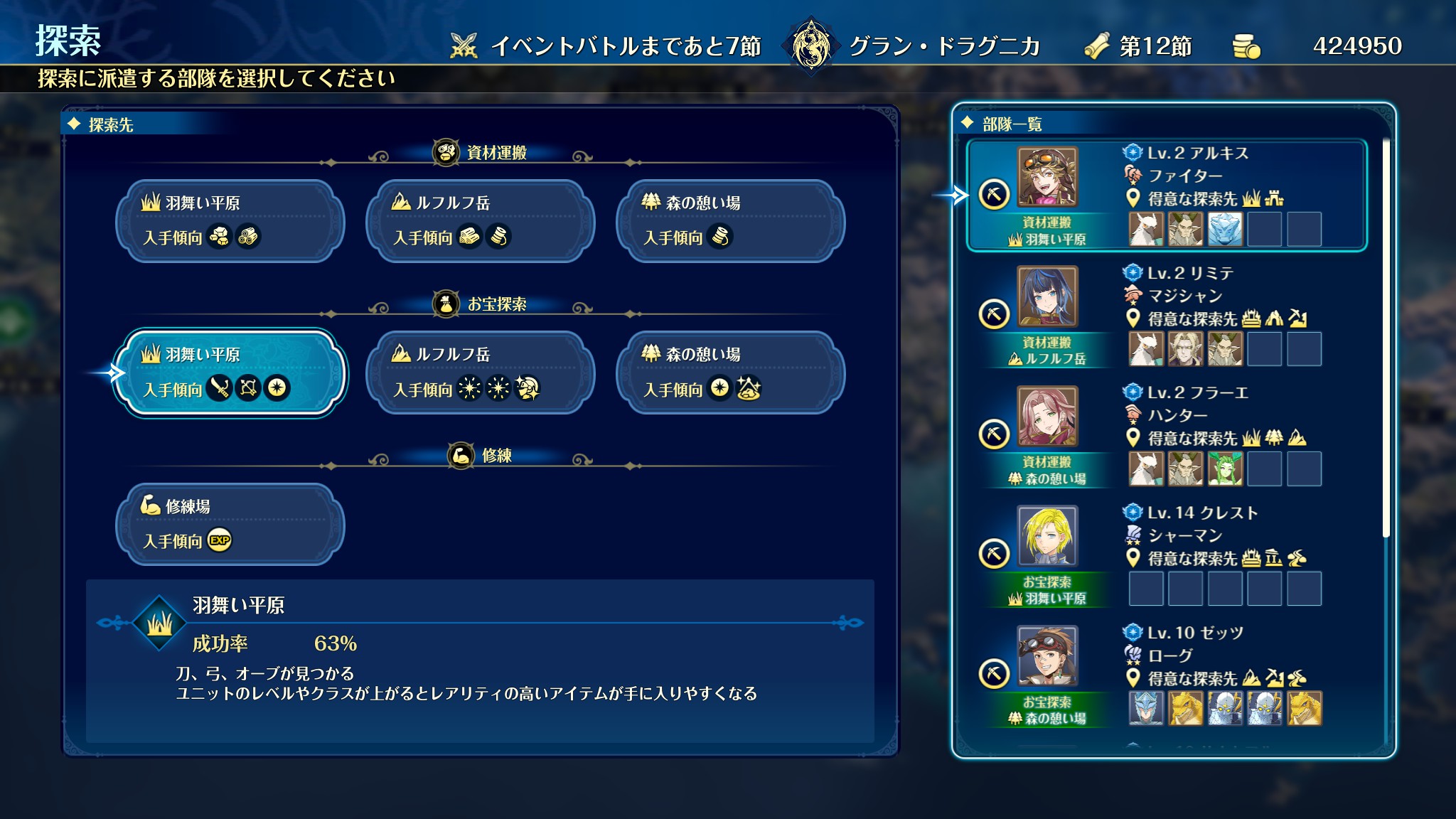This screenshot has width=1456, height=819.
Task: Select the 修練場 training destination
Action: pos(230,525)
